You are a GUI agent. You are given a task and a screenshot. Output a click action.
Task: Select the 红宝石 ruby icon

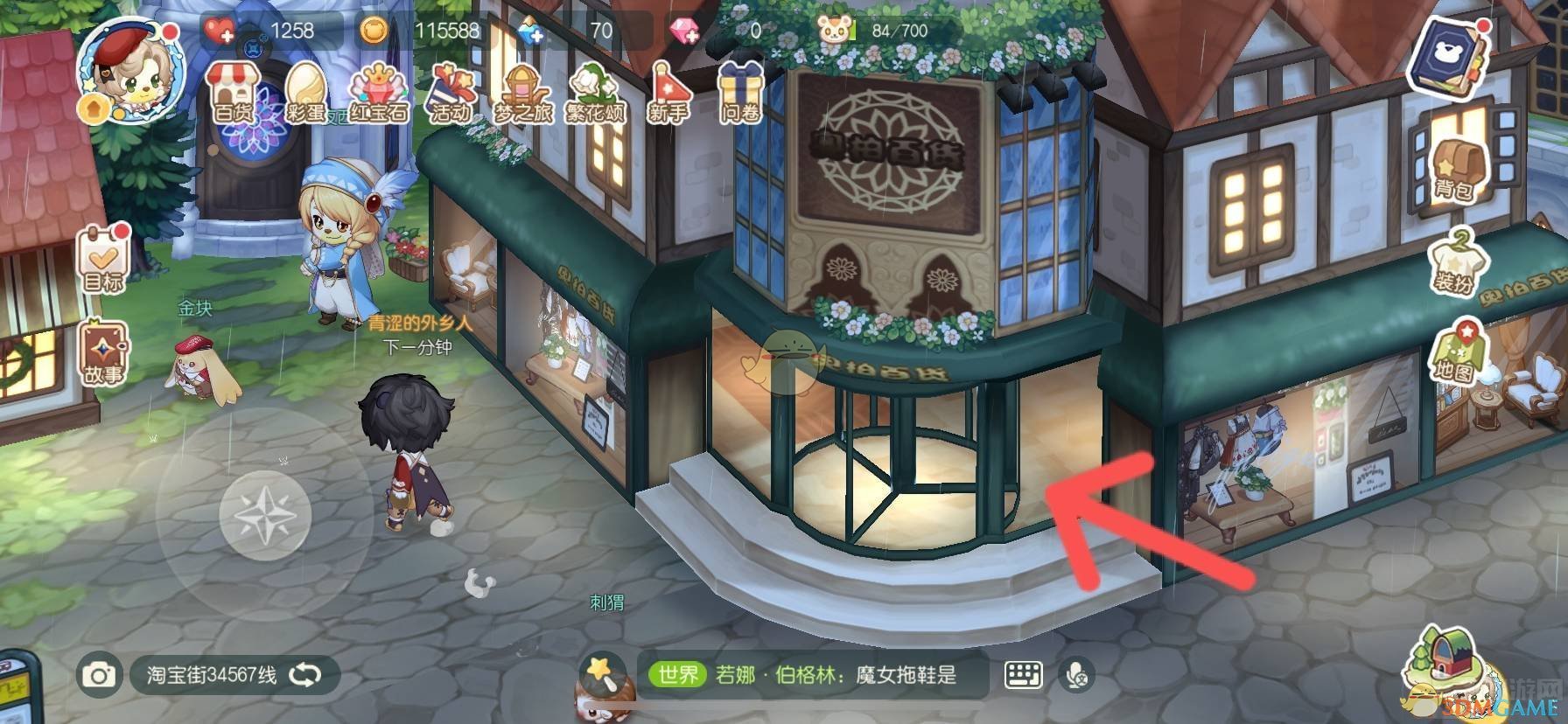coord(380,92)
